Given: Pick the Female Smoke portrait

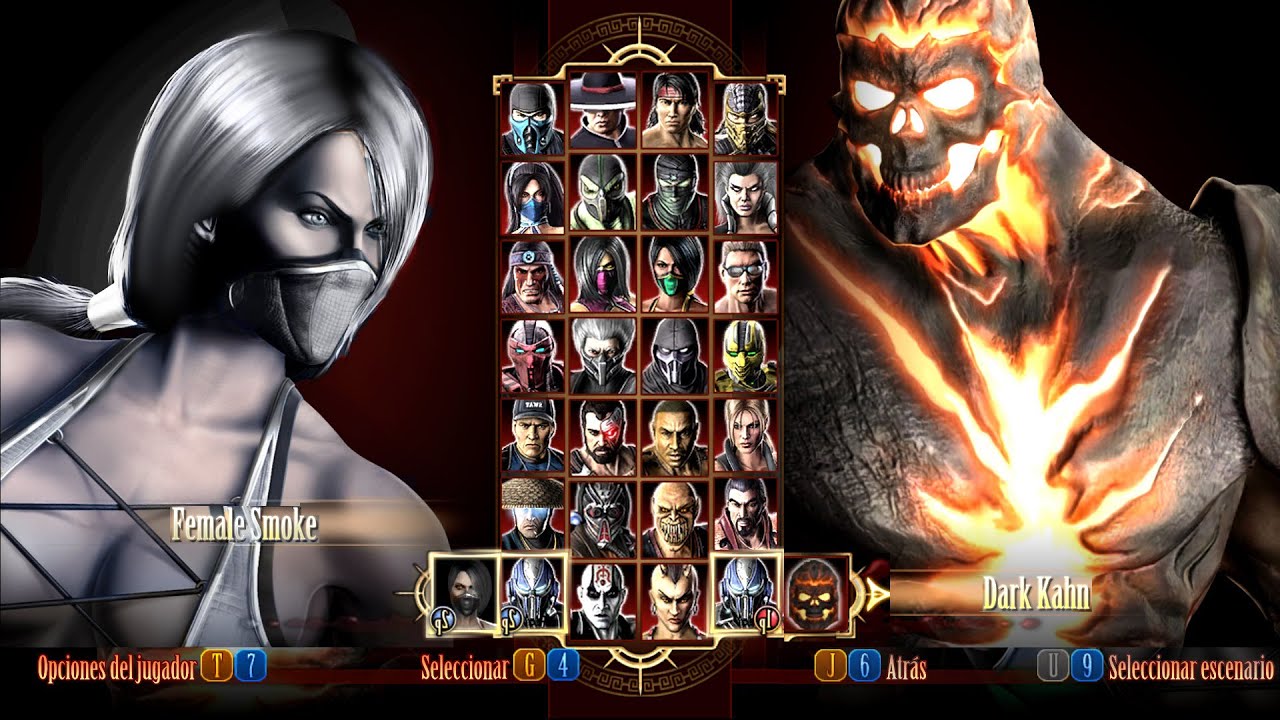Looking at the screenshot, I should [463, 594].
